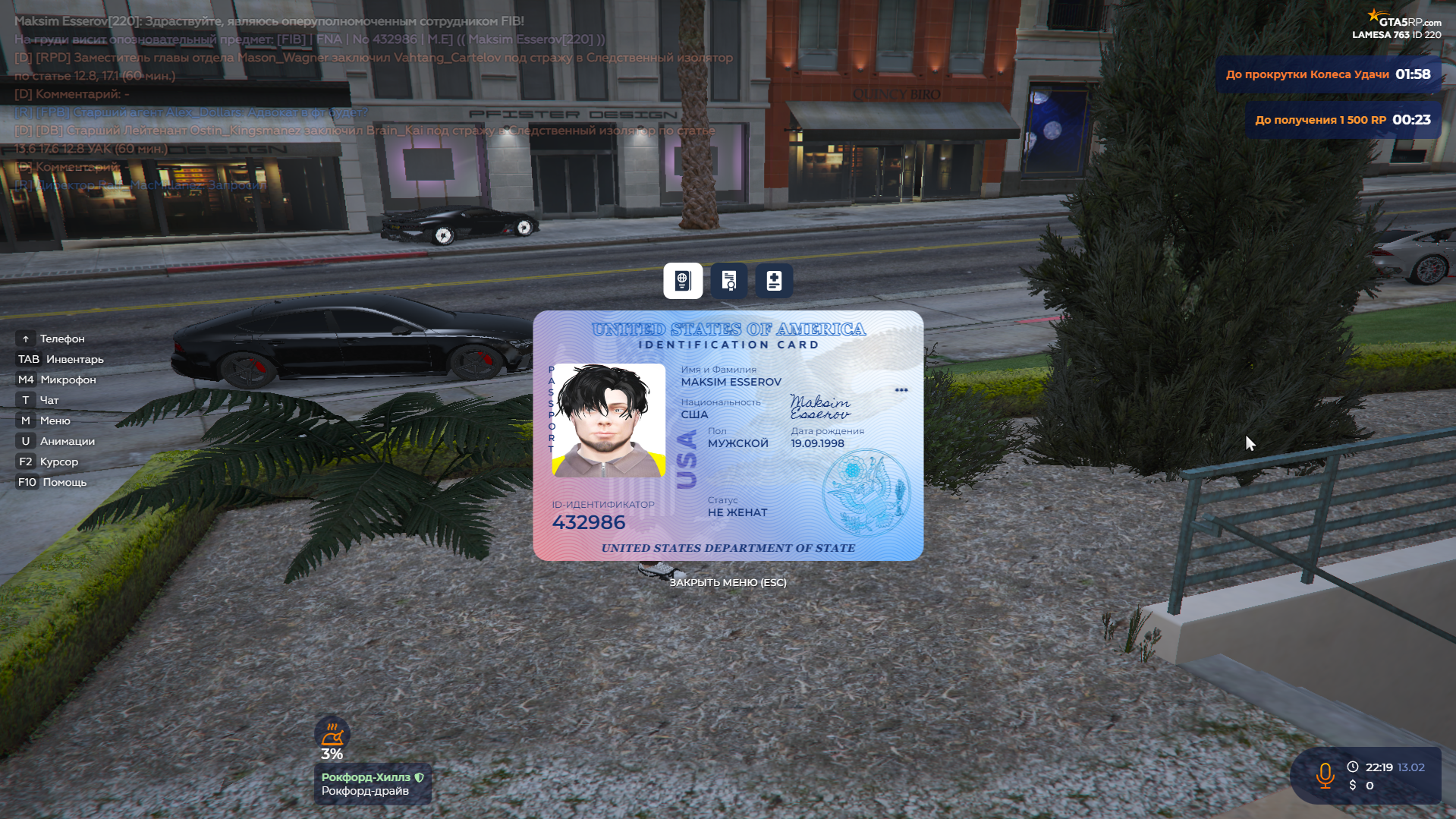Switch to the passport document tab

pos(683,281)
